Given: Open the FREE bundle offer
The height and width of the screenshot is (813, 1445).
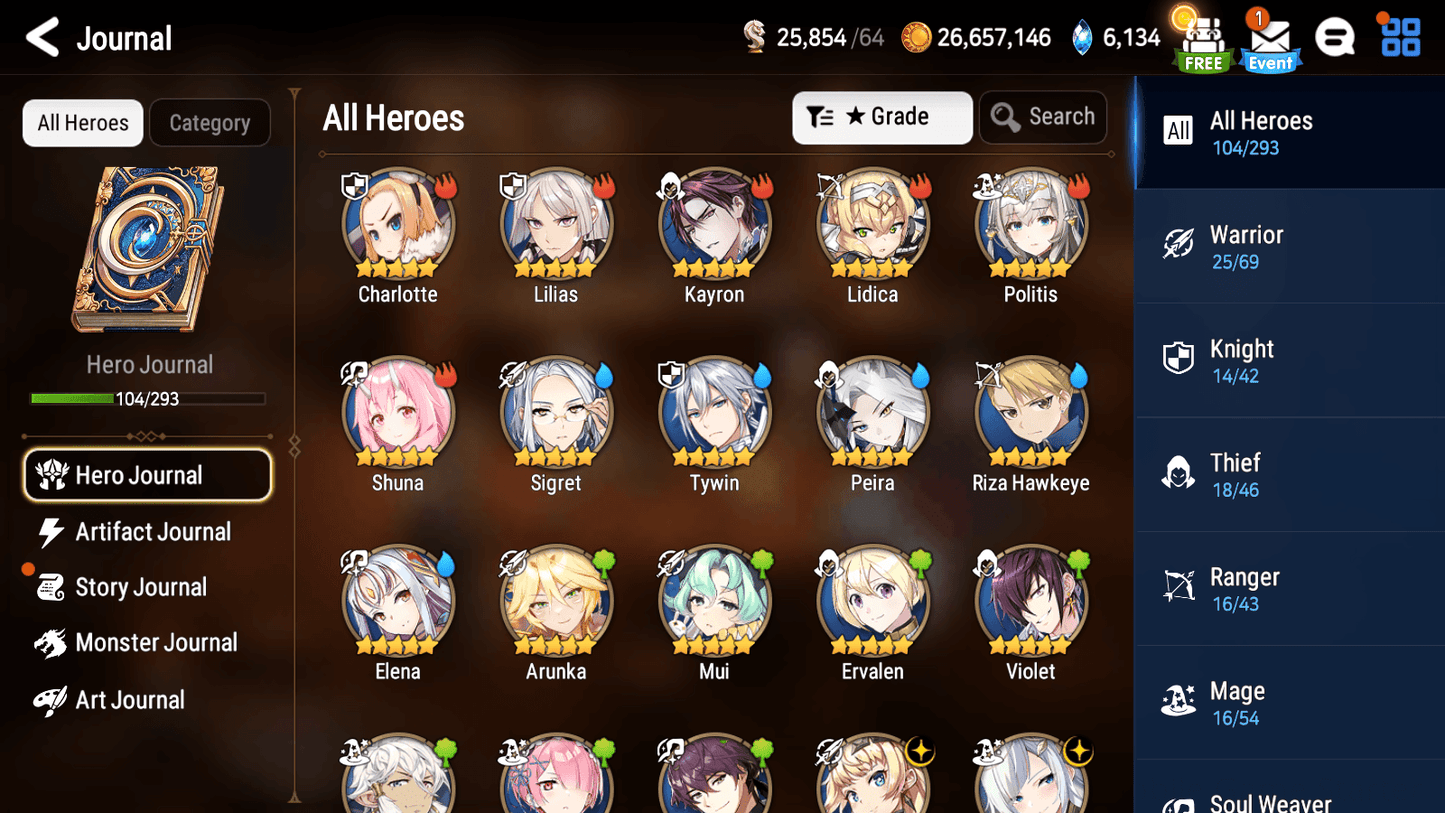Looking at the screenshot, I should 1201,38.
